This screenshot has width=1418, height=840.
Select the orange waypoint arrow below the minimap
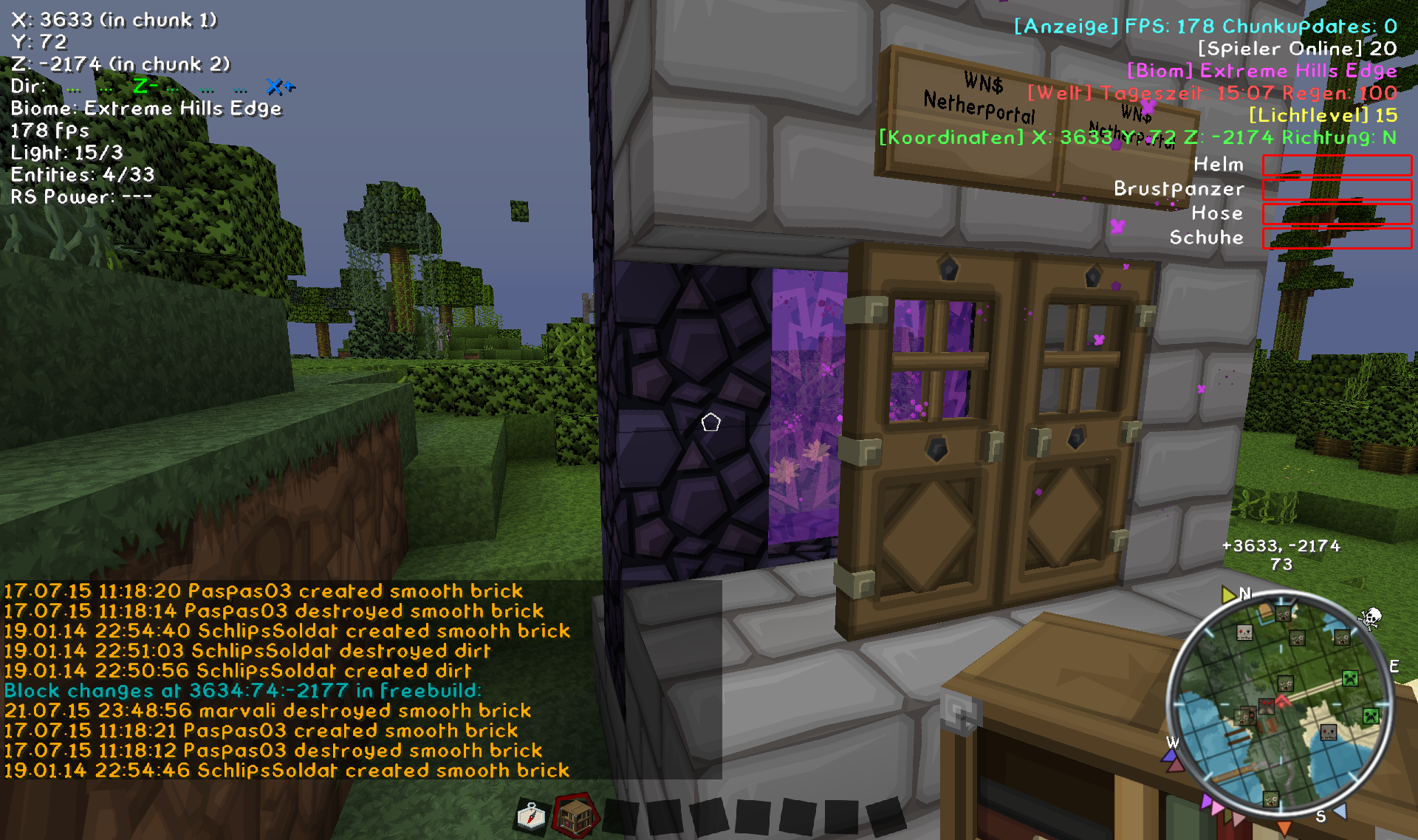[x=1284, y=828]
